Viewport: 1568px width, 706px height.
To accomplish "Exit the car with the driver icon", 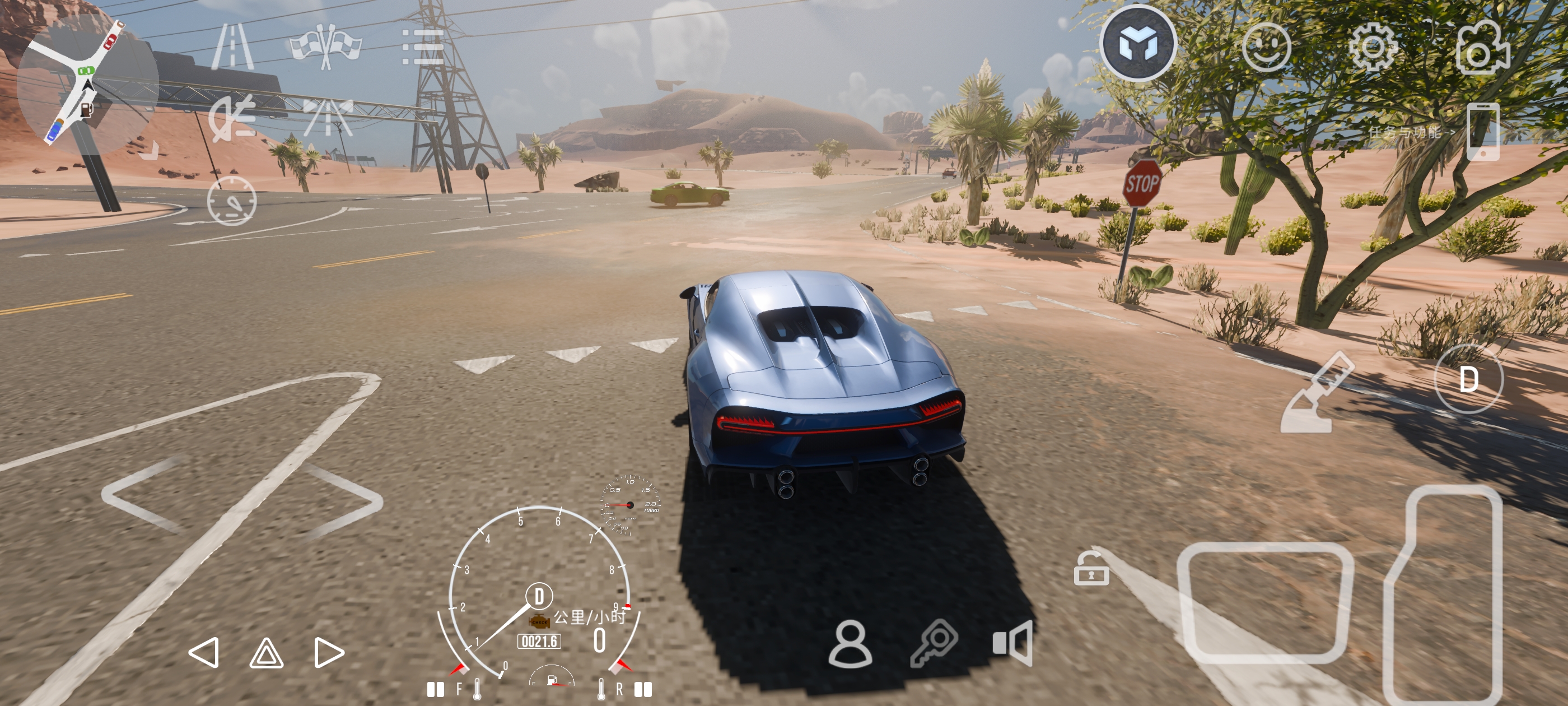I will (850, 644).
